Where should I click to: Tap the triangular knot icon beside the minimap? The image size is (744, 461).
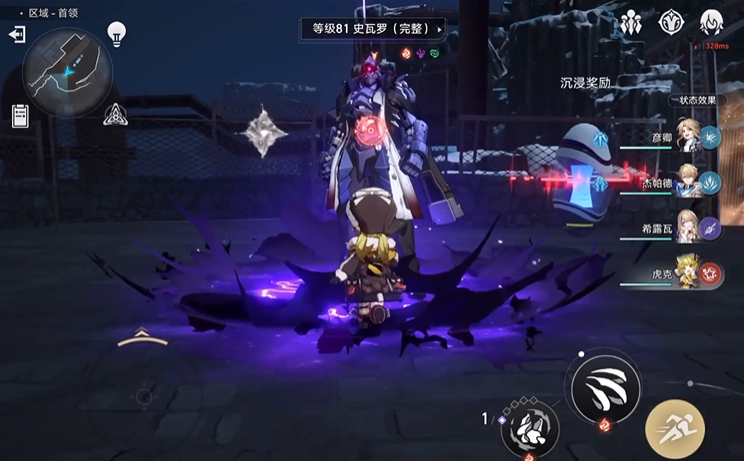pos(115,115)
